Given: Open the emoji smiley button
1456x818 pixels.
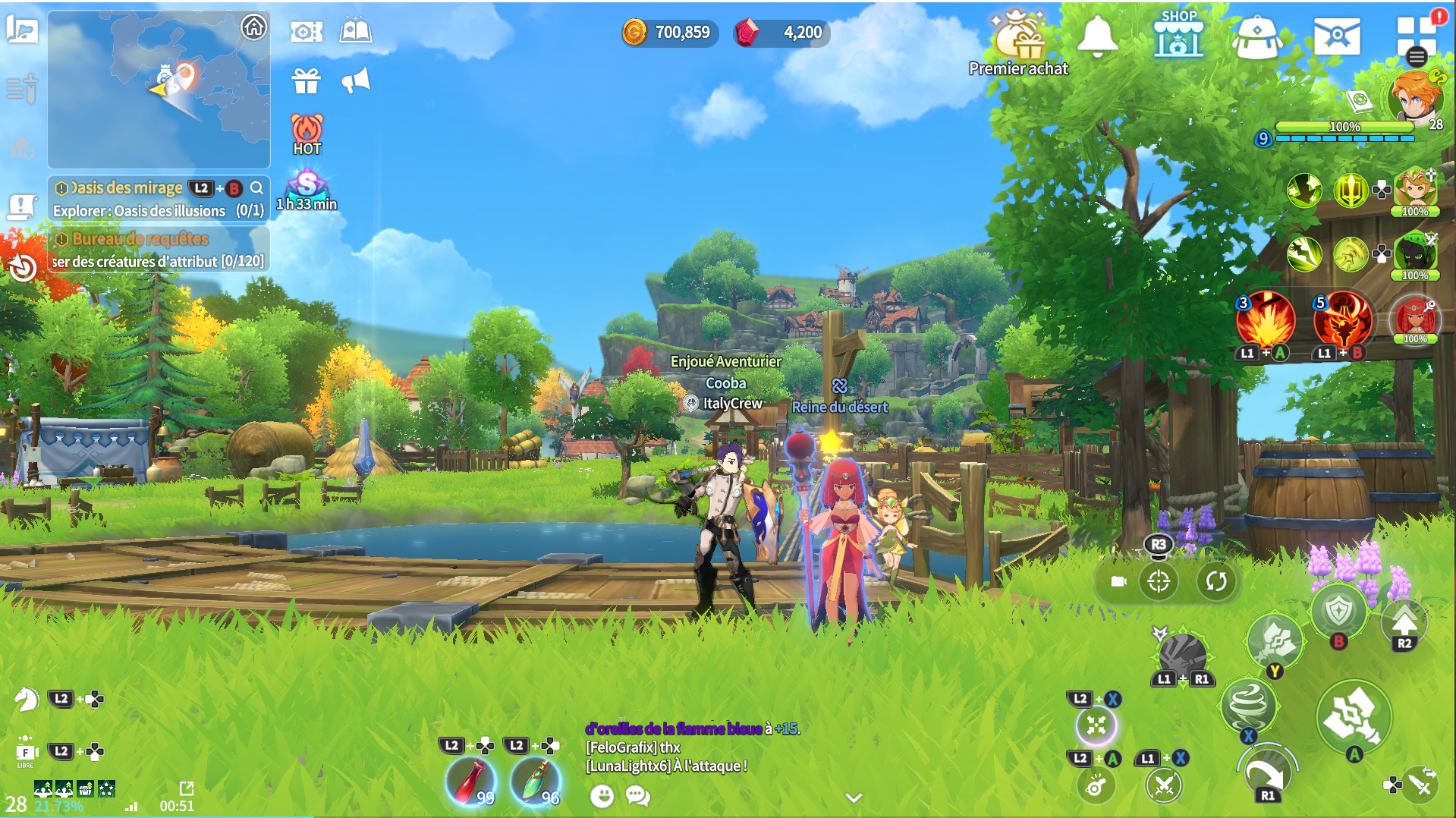Looking at the screenshot, I should coord(602,795).
